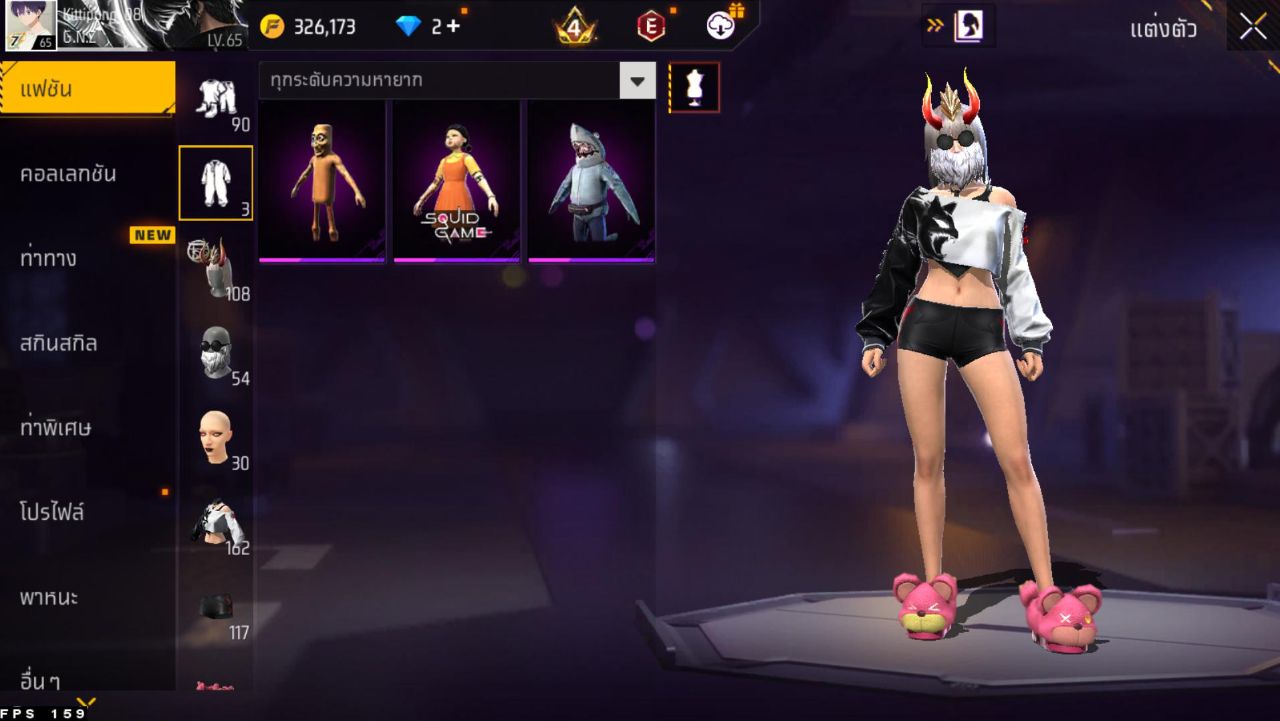This screenshot has height=721, width=1280.
Task: Open the rarity filter dropdown
Action: tap(638, 81)
